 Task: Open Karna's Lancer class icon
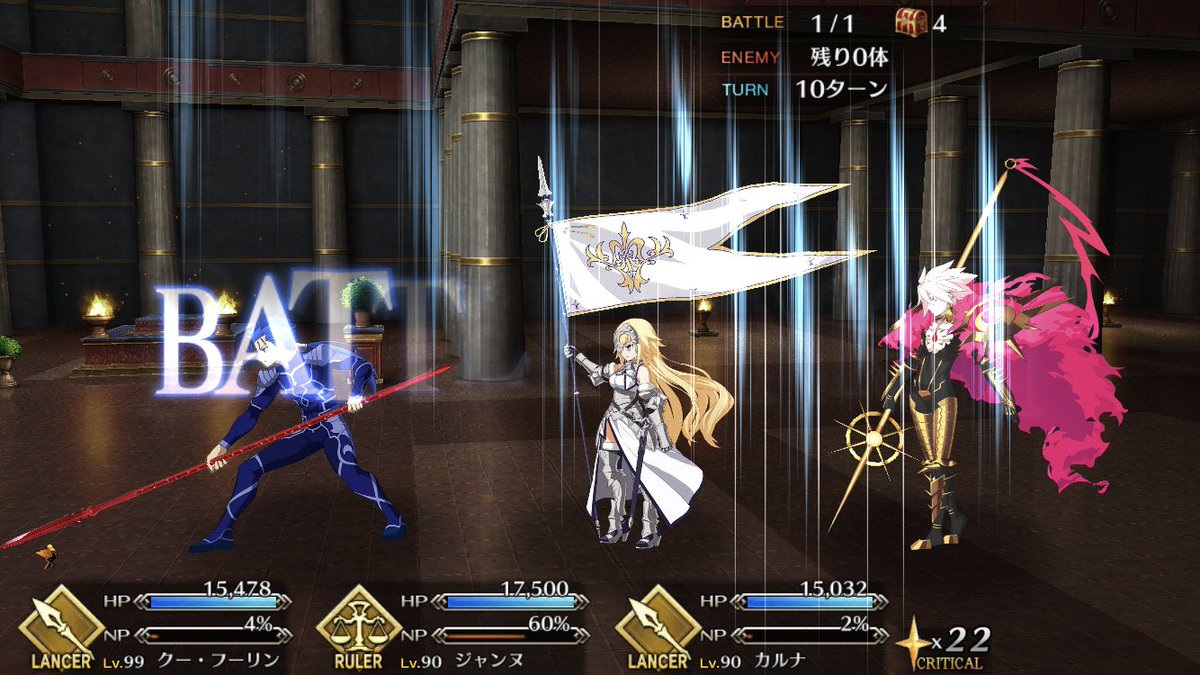tap(656, 624)
